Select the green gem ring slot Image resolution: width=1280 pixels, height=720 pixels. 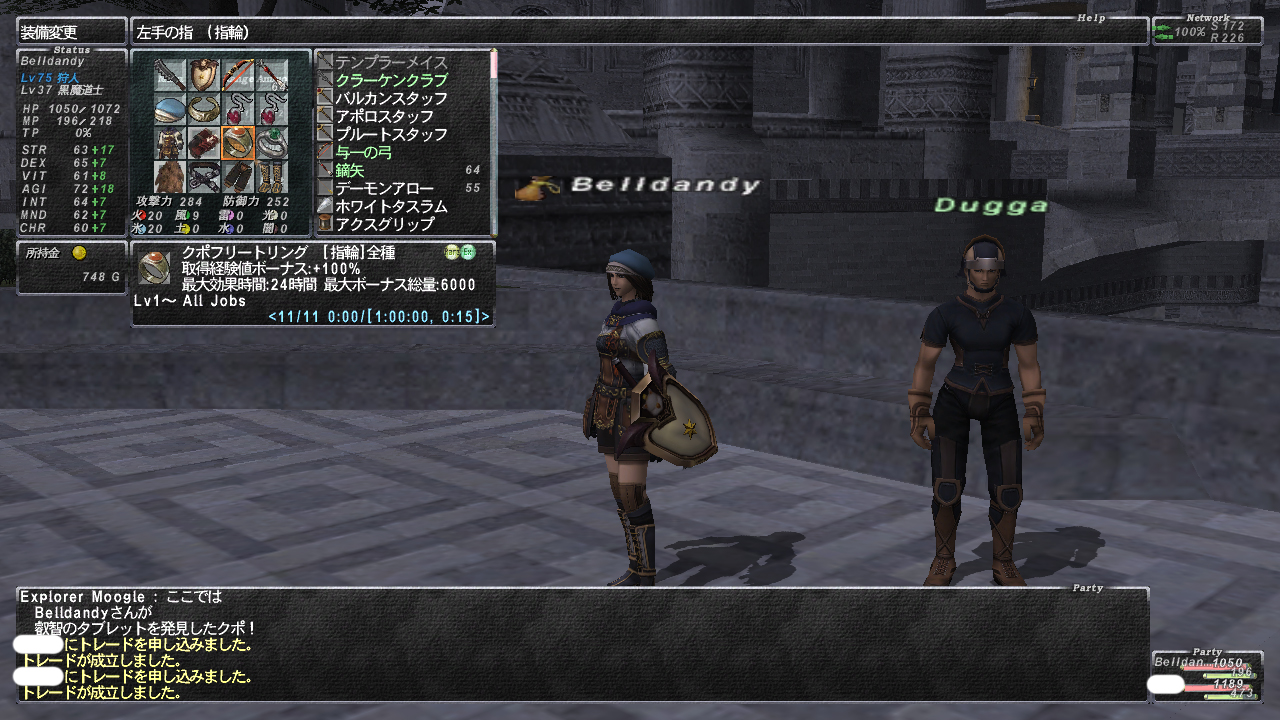271,143
